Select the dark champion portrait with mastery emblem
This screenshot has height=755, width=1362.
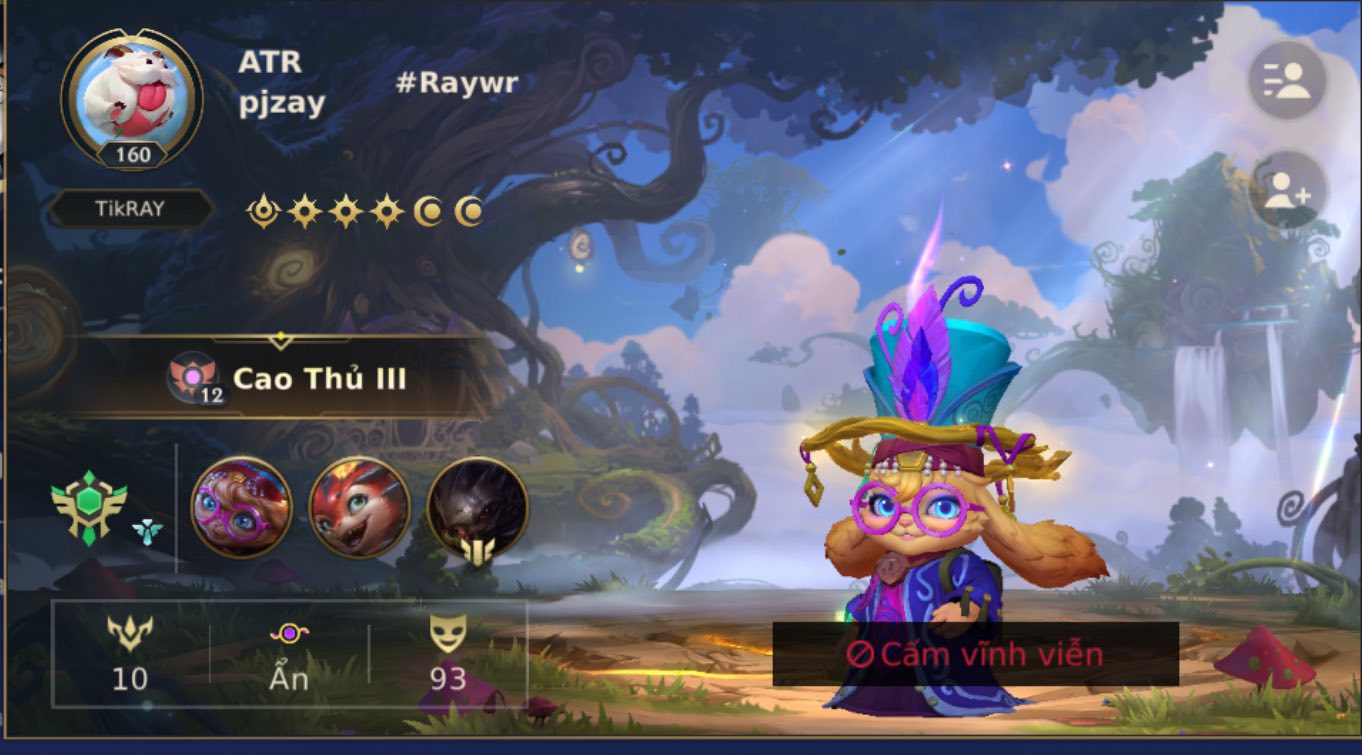pyautogui.click(x=477, y=507)
